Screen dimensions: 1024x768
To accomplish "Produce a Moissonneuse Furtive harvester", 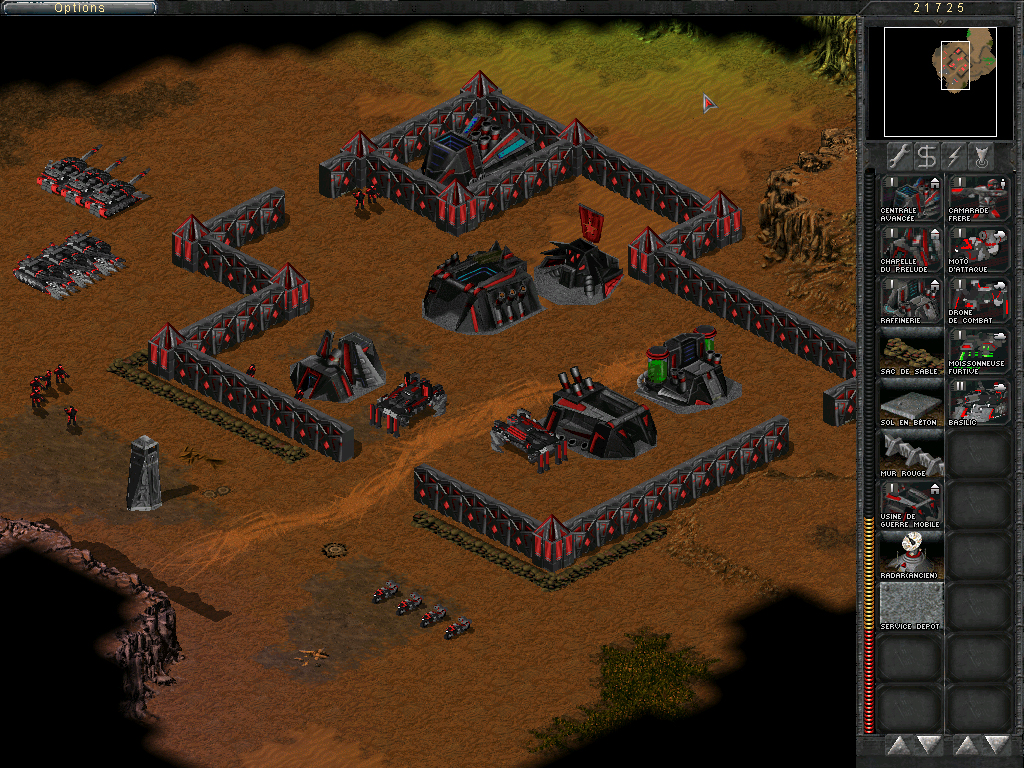I will point(978,351).
